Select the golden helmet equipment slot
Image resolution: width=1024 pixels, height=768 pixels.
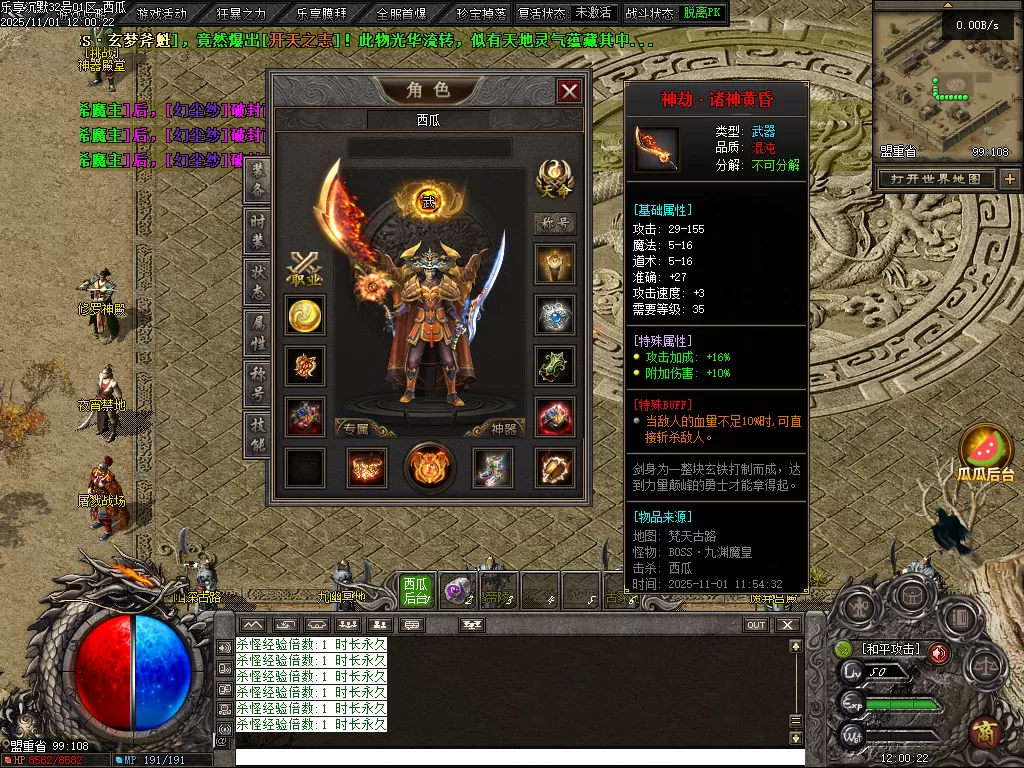(x=554, y=265)
